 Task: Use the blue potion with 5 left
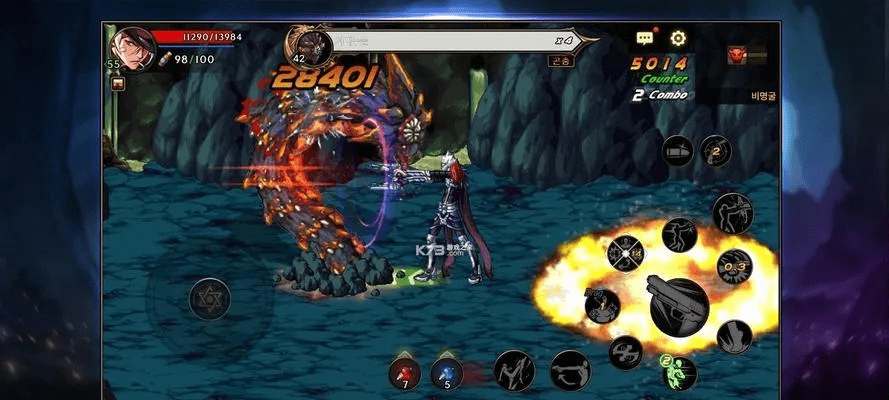click(446, 371)
